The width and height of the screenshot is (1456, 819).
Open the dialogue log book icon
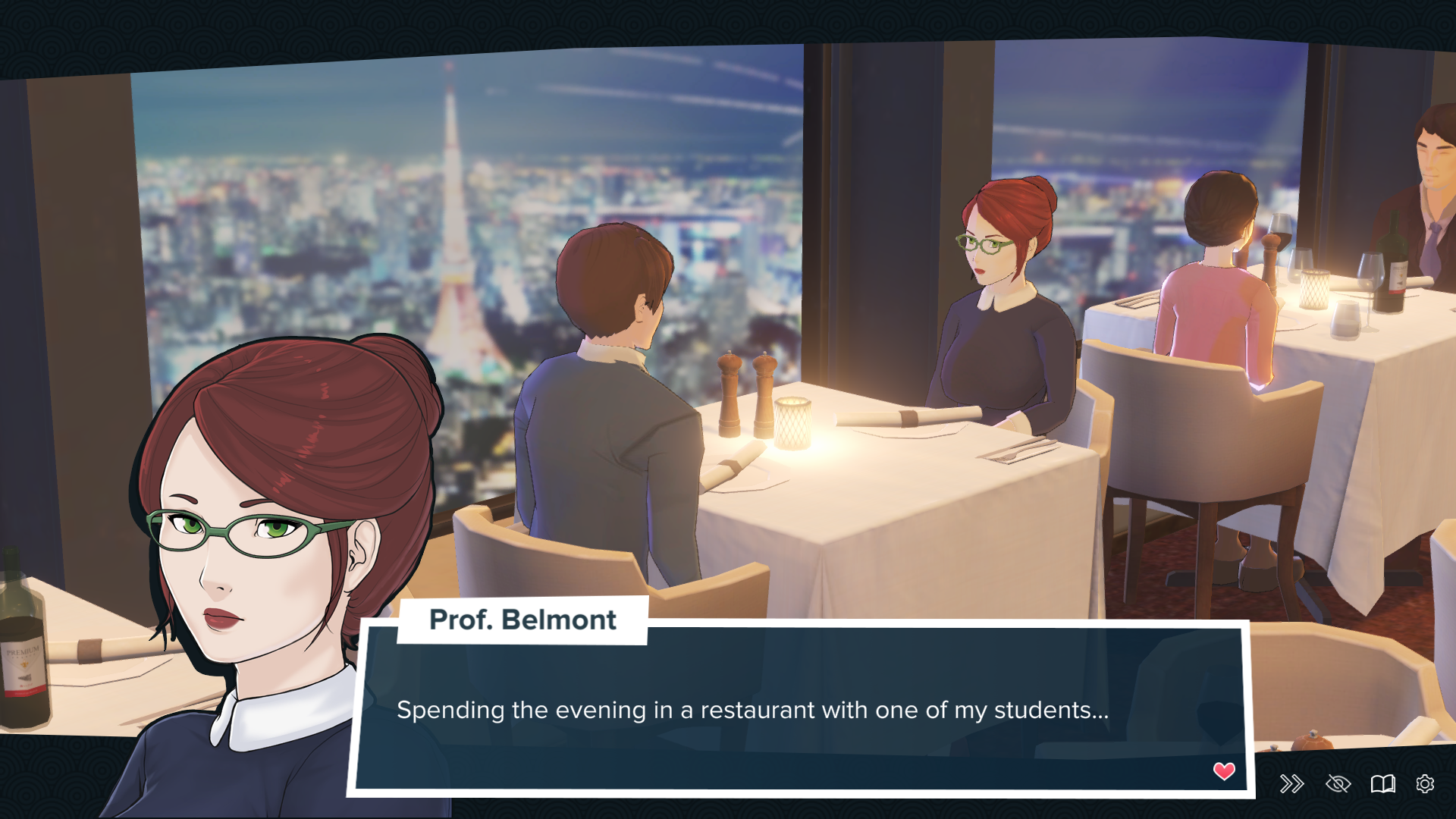[1382, 783]
